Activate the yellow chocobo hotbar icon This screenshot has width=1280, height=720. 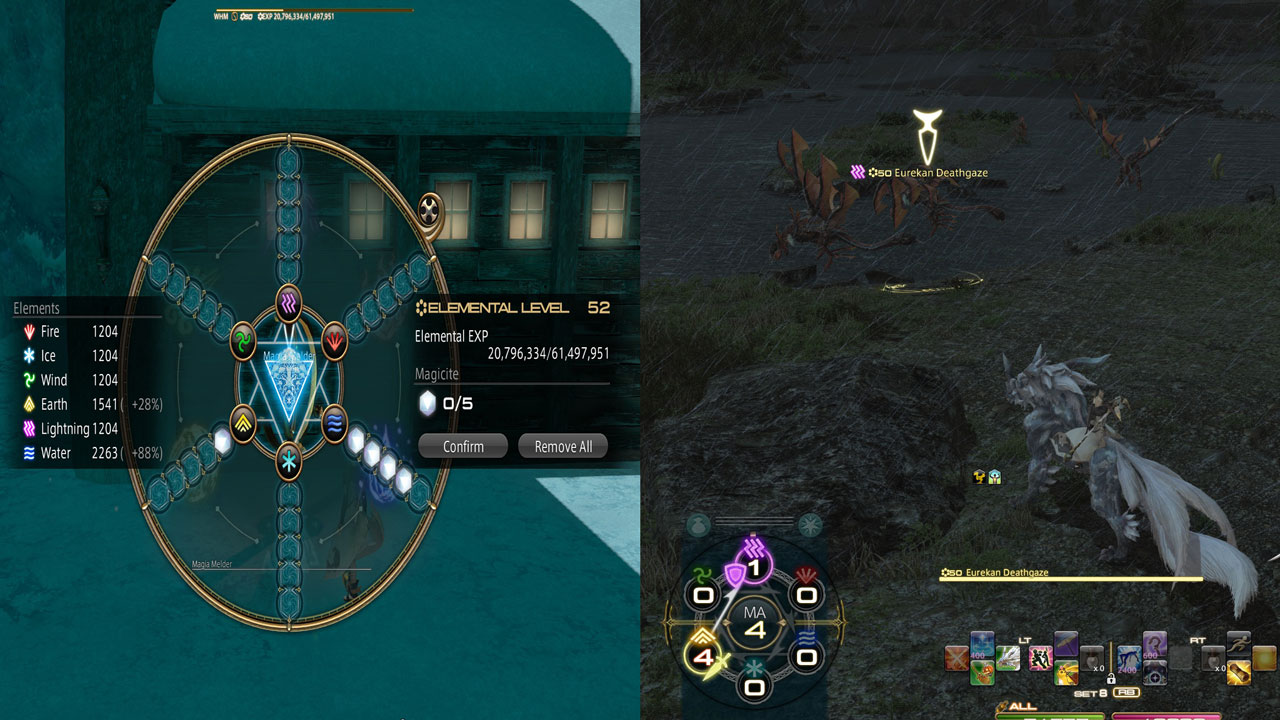1066,673
